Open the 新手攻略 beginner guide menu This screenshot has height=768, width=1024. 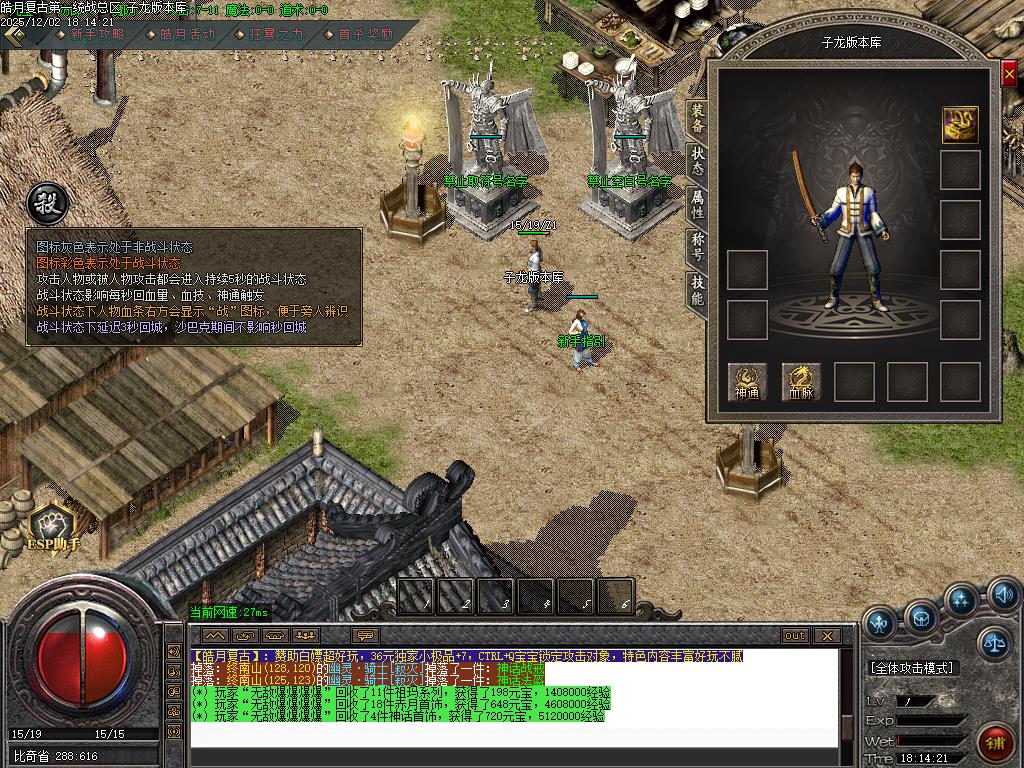97,34
